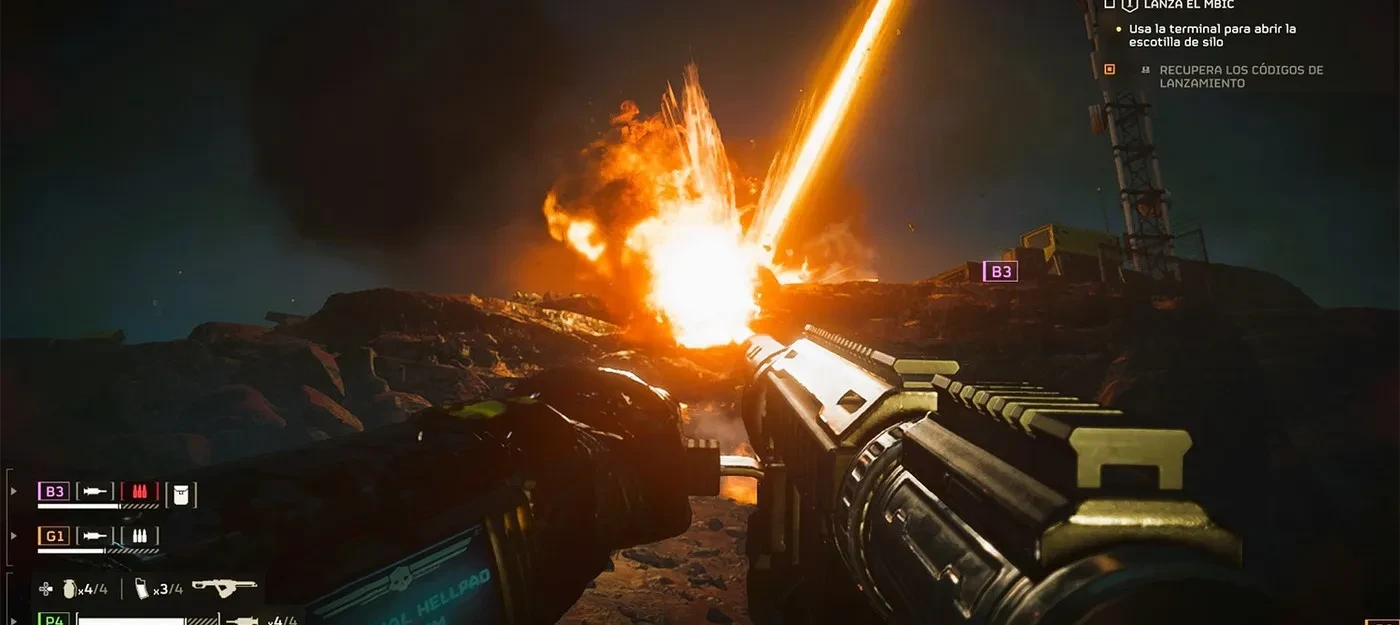Click the Recupera los códigos de lanzamiento objective
Image resolution: width=1400 pixels, height=625 pixels.
pyautogui.click(x=1240, y=76)
